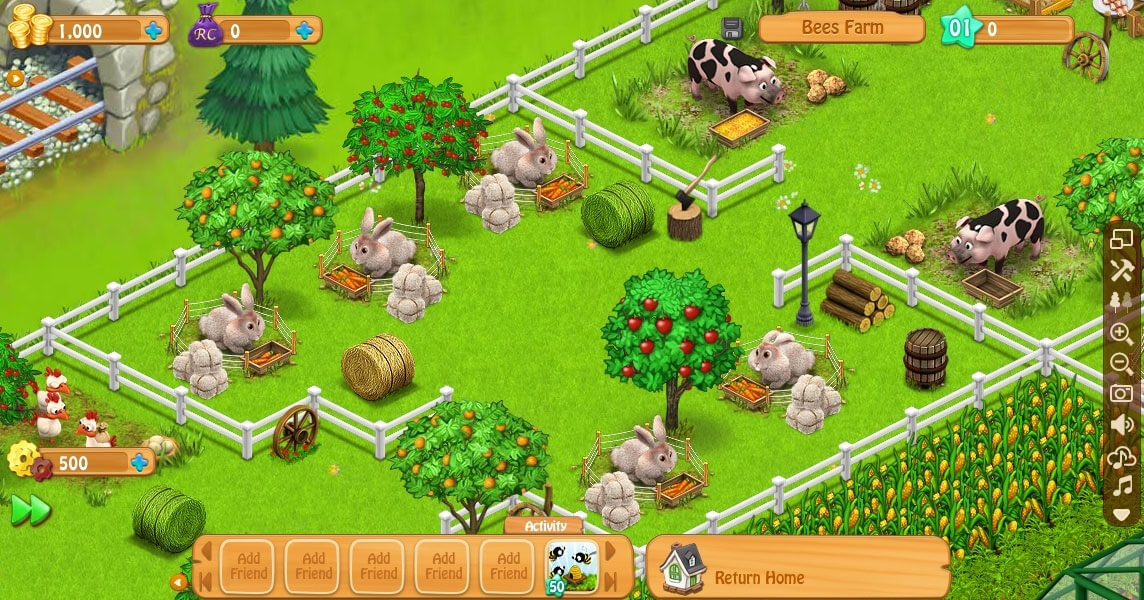The height and width of the screenshot is (600, 1144).
Task: Zoom out with the magnifier minus icon
Action: coord(1122,363)
